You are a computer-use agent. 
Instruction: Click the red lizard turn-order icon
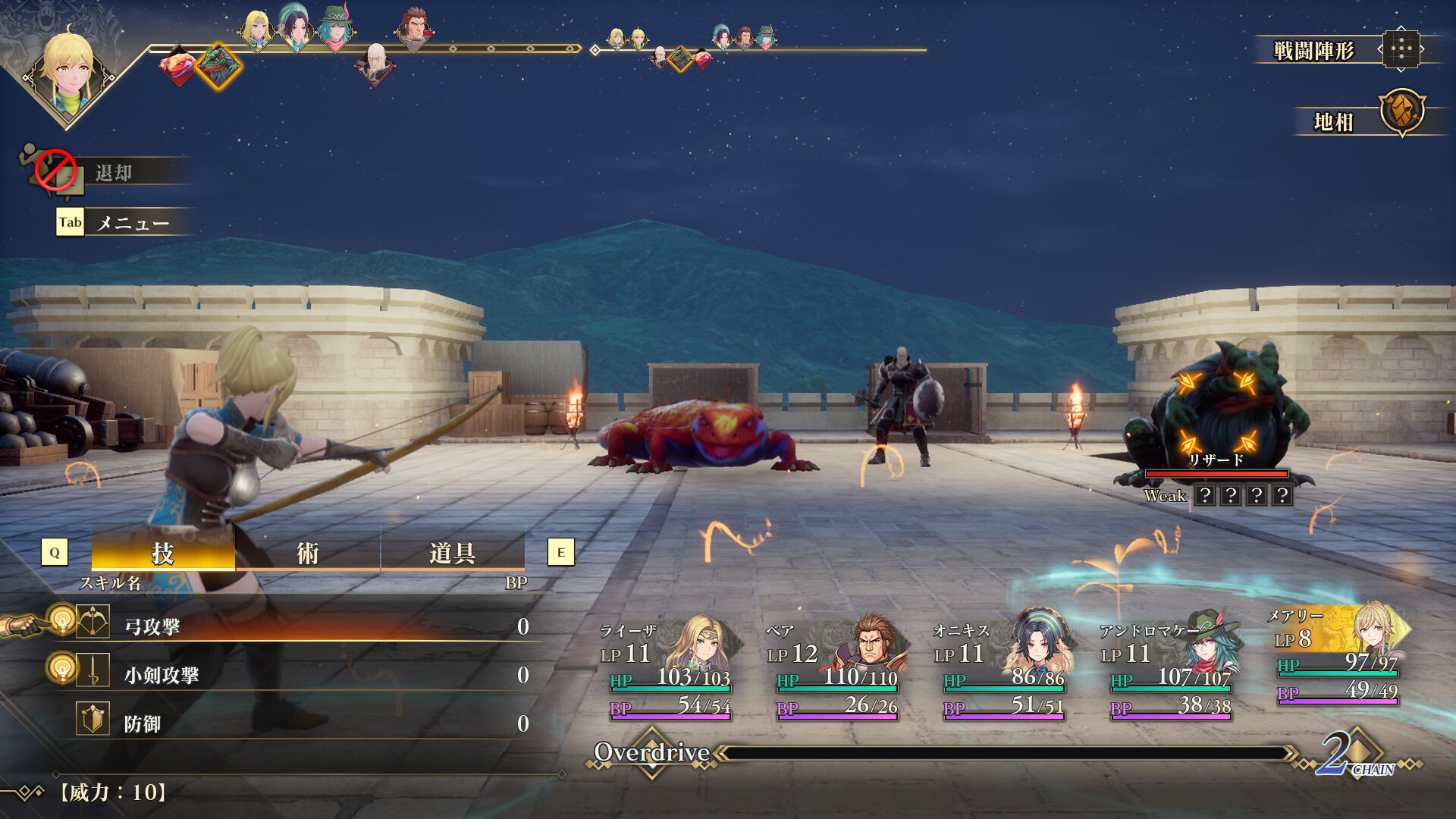(x=177, y=65)
